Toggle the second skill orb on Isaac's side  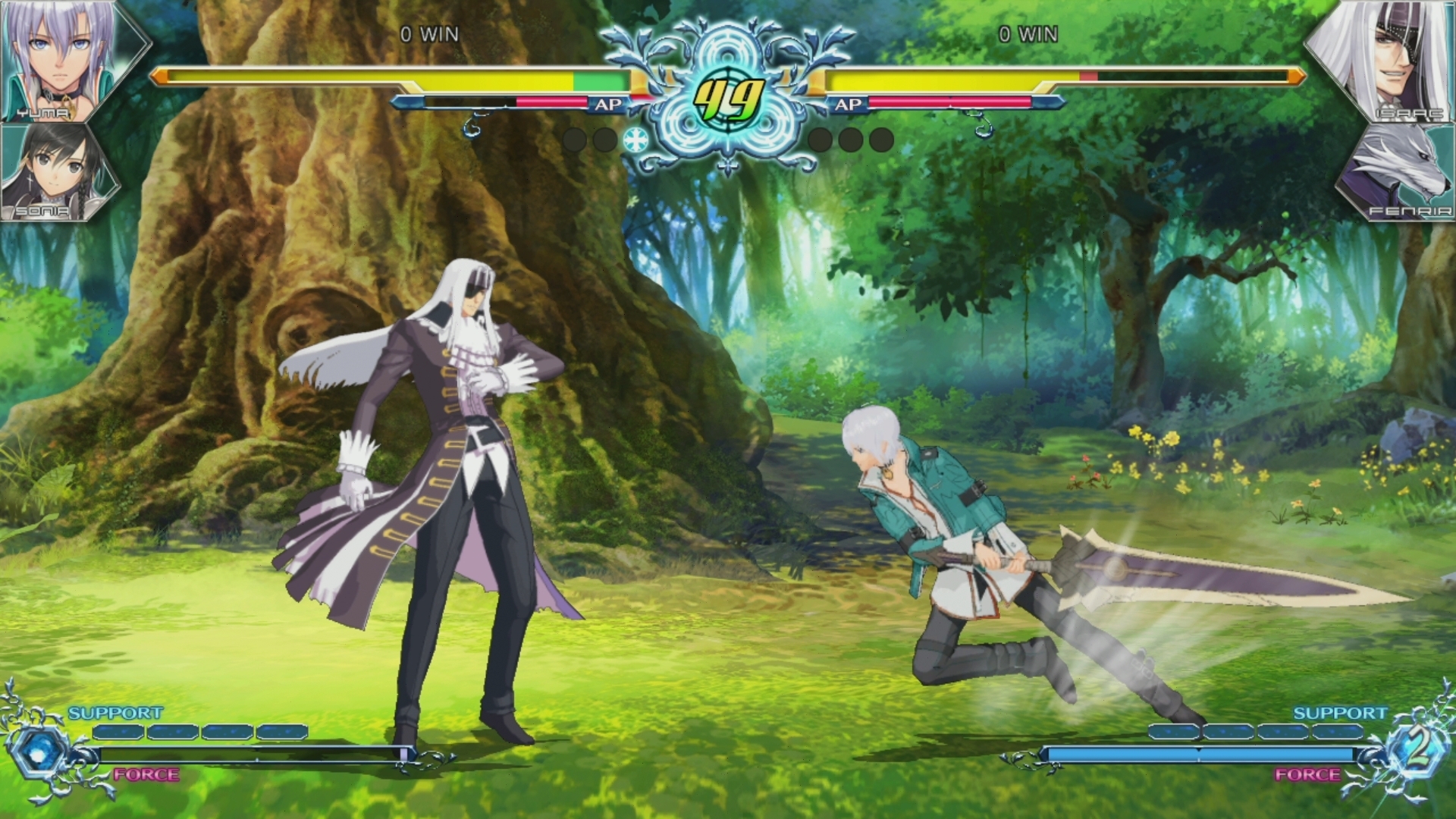(849, 139)
